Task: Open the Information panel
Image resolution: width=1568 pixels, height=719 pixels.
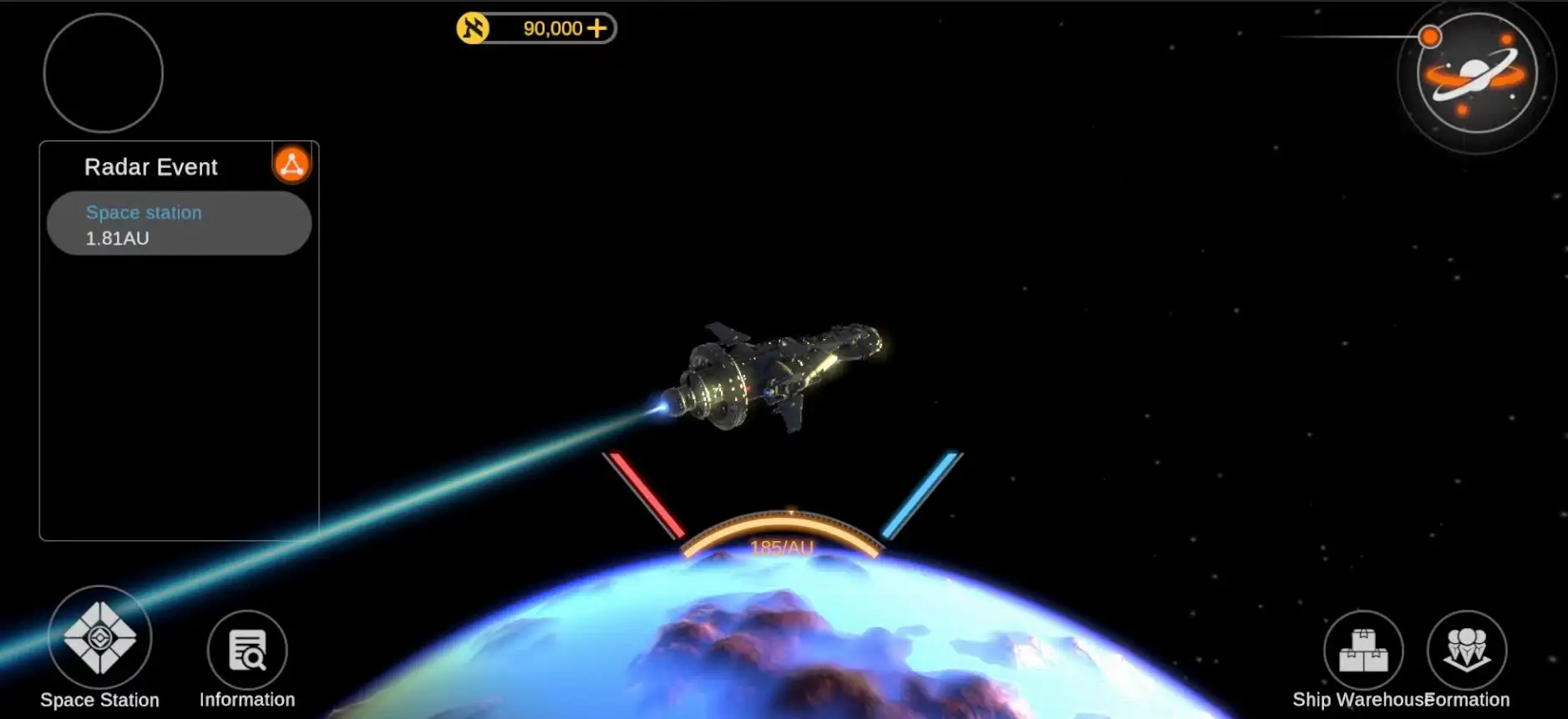Action: pos(247,651)
